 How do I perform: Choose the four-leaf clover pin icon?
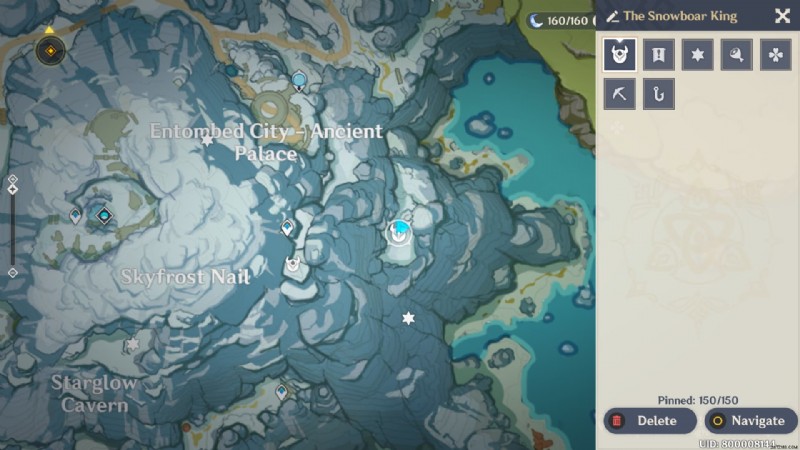(x=776, y=55)
